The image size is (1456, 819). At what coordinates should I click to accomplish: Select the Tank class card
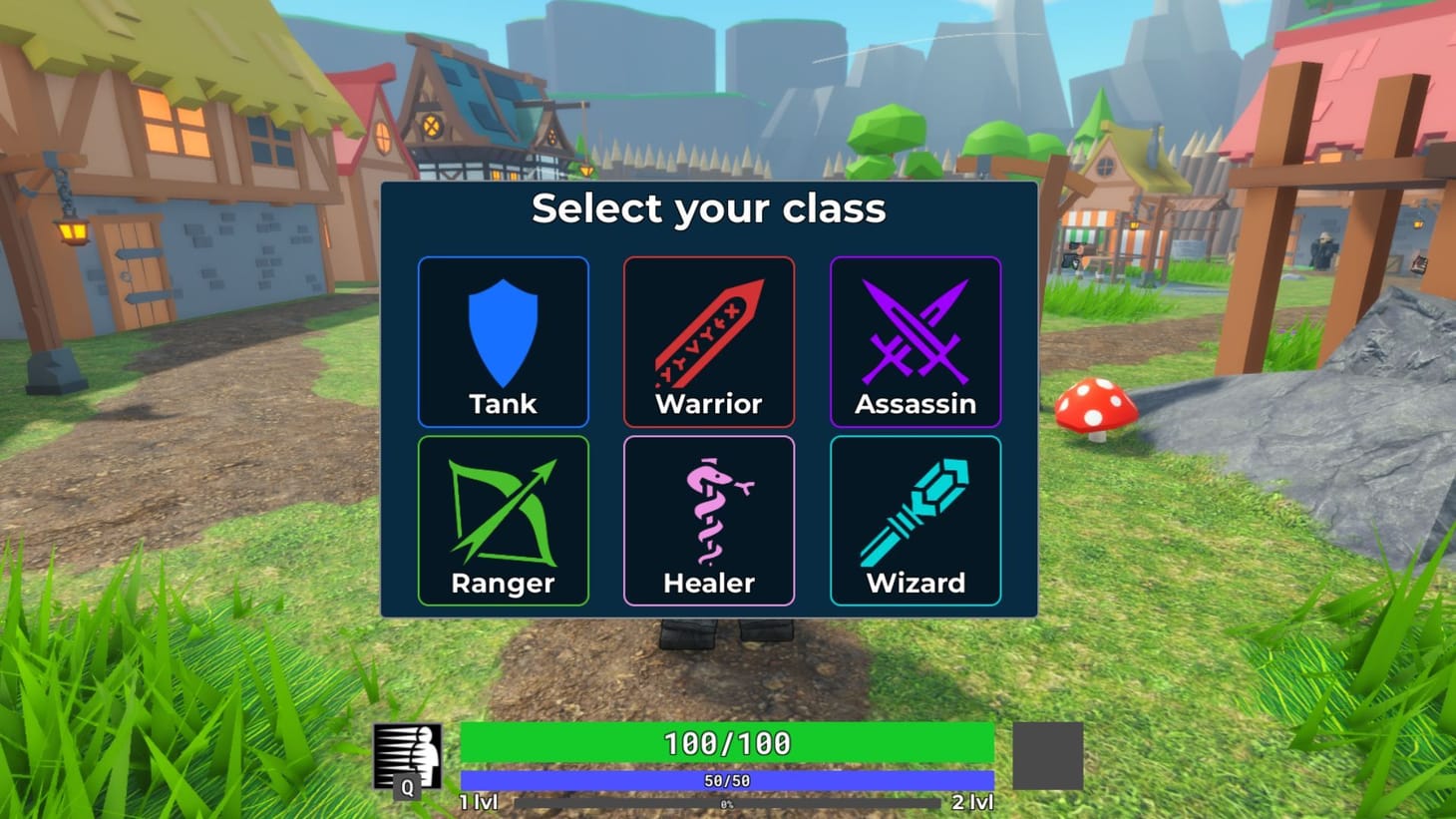tap(503, 342)
